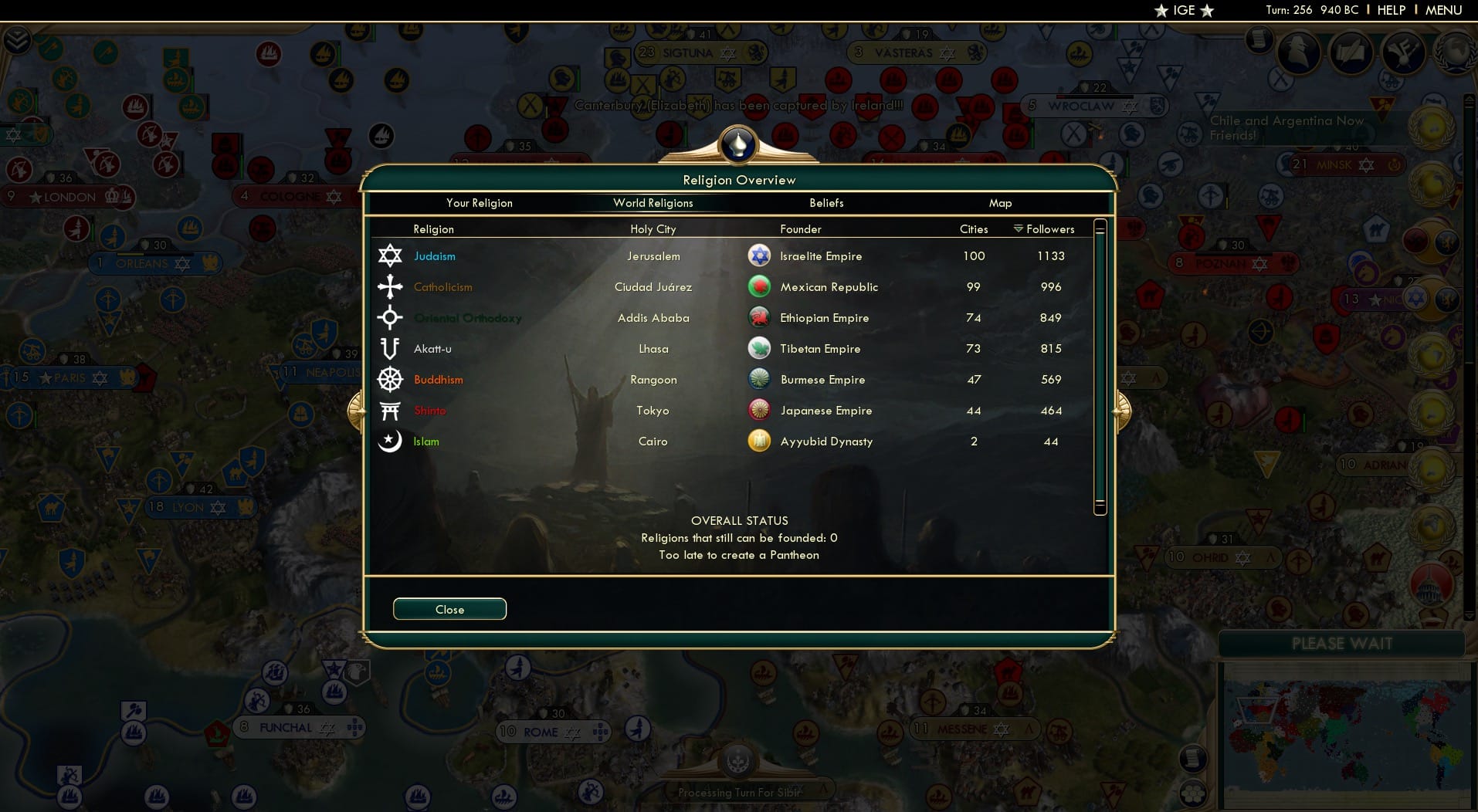The image size is (1478, 812).
Task: Click the Shinto torii gate icon
Action: click(390, 410)
